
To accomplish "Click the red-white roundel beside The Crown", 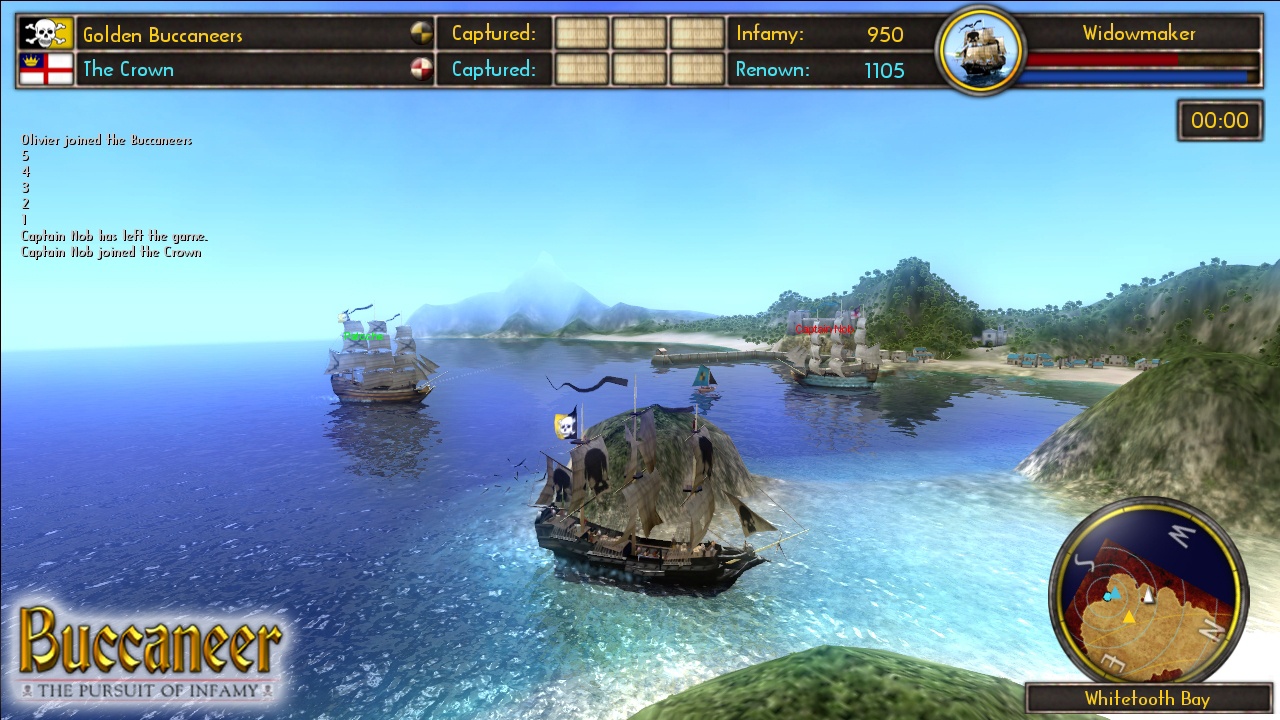I will coord(421,69).
